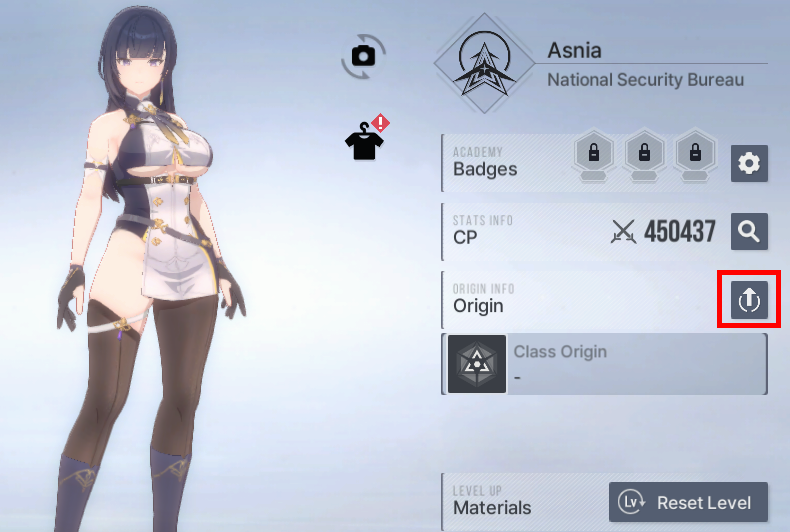
Task: Inspect CP stats with magnifier button
Action: click(749, 231)
